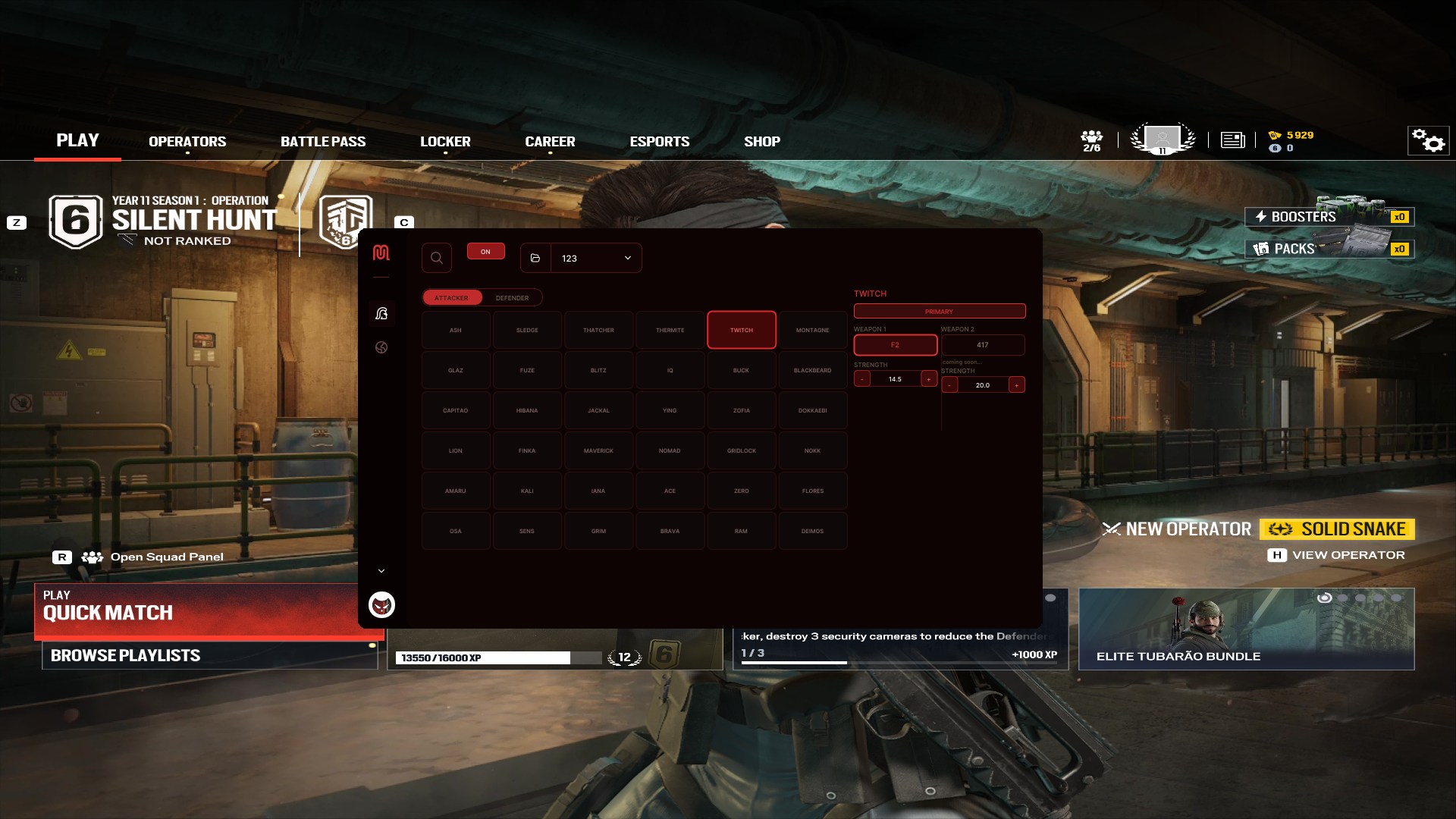
Task: Open the search magnifier in the overlay
Action: 437,258
